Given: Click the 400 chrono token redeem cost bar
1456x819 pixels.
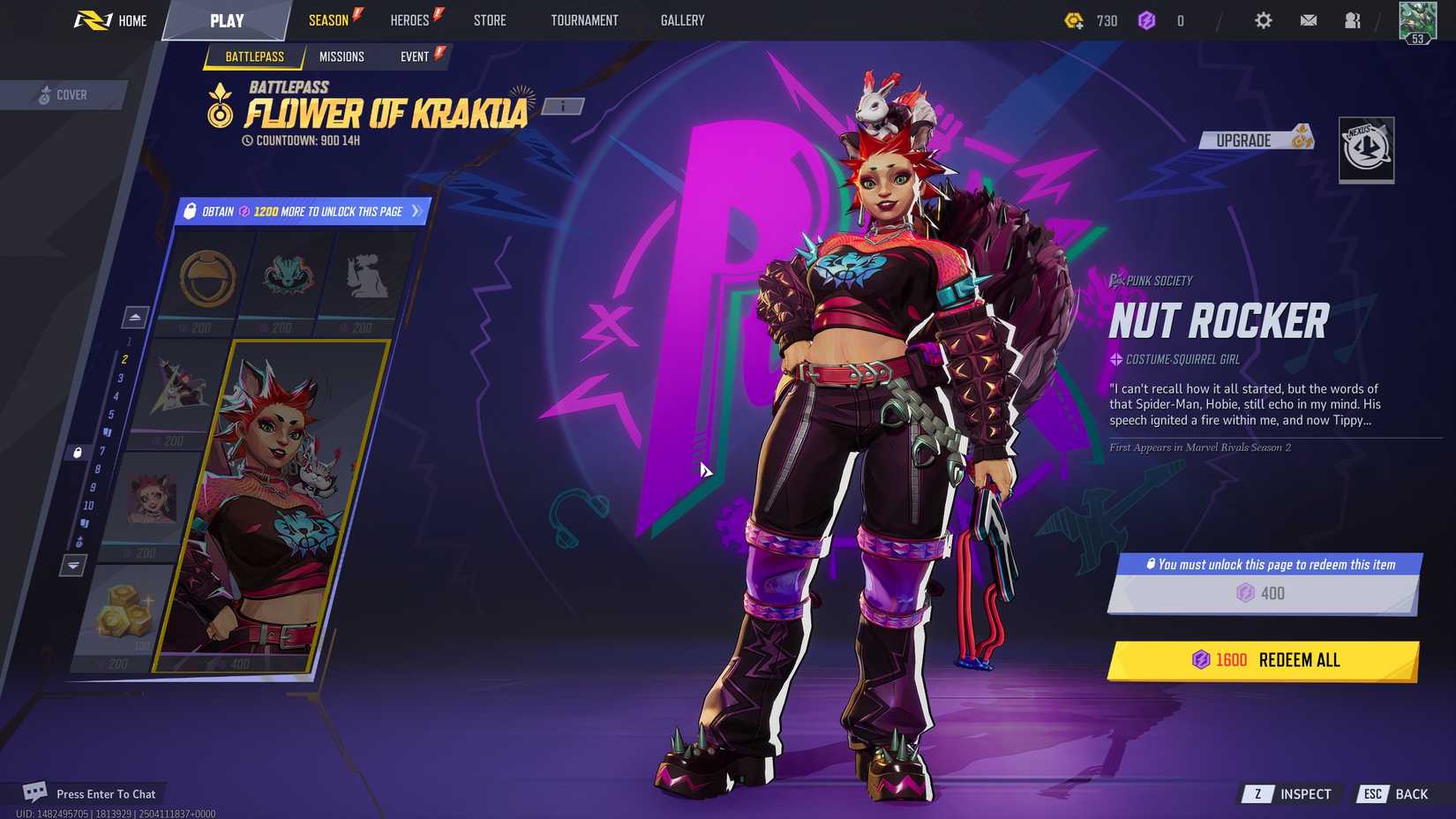Looking at the screenshot, I should 1265,593.
